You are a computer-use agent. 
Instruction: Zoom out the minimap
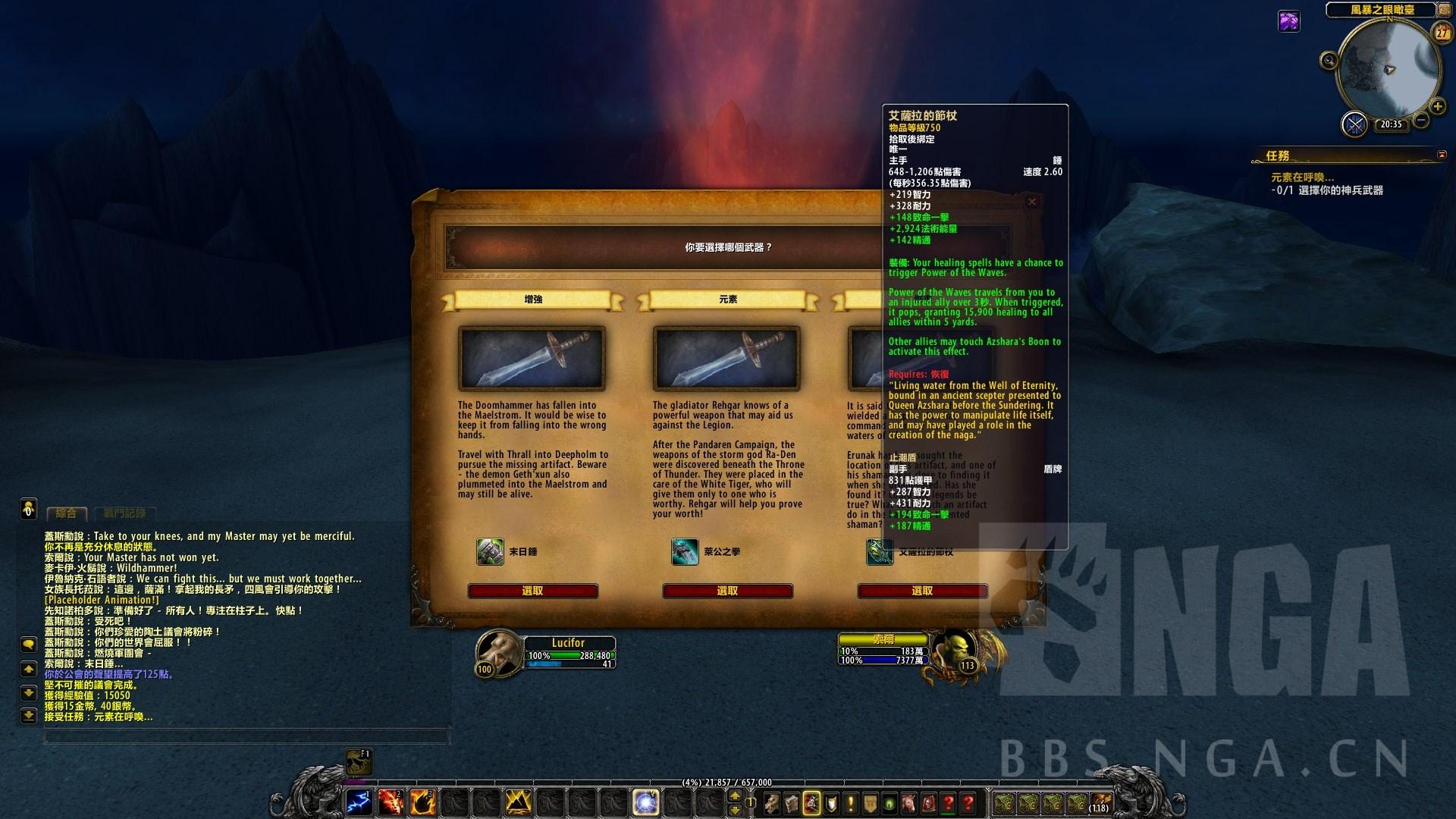[x=1421, y=121]
